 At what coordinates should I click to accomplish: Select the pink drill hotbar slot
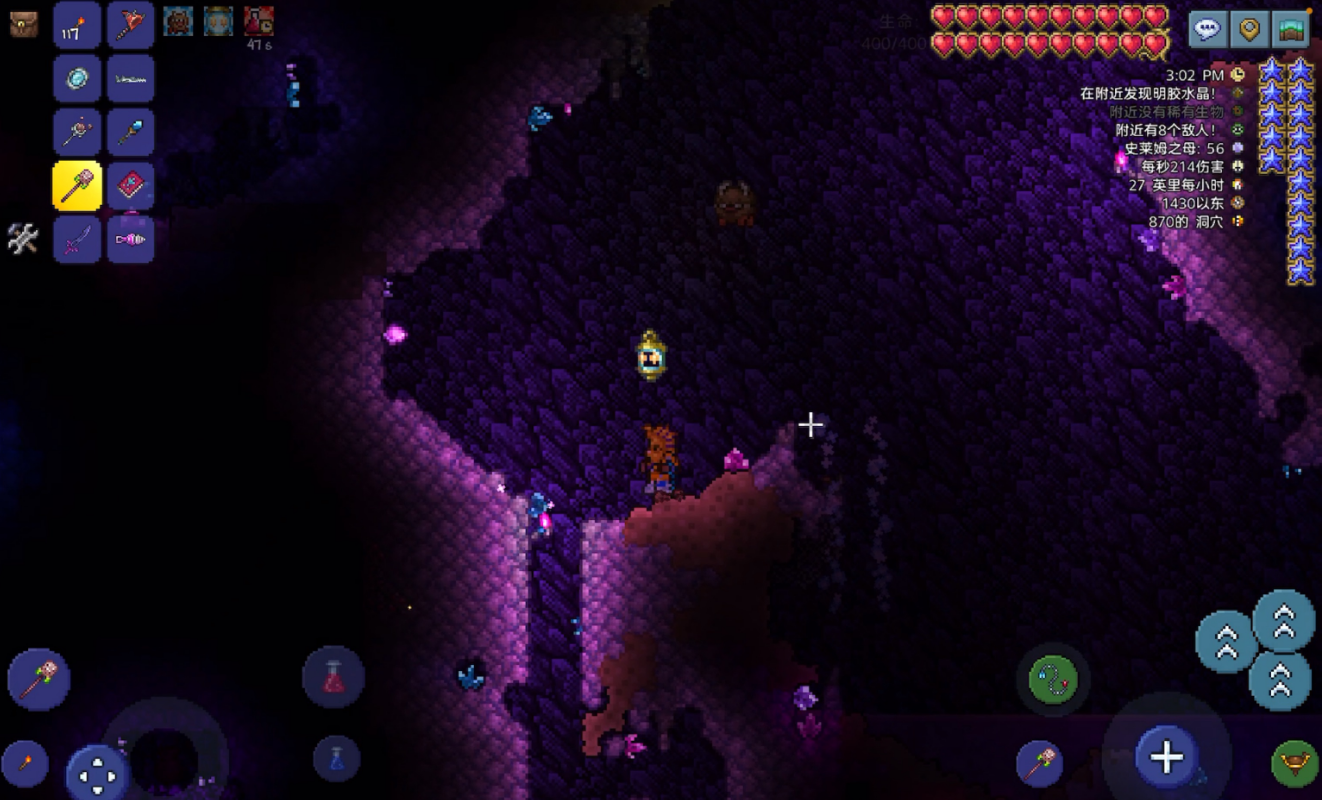click(x=131, y=240)
